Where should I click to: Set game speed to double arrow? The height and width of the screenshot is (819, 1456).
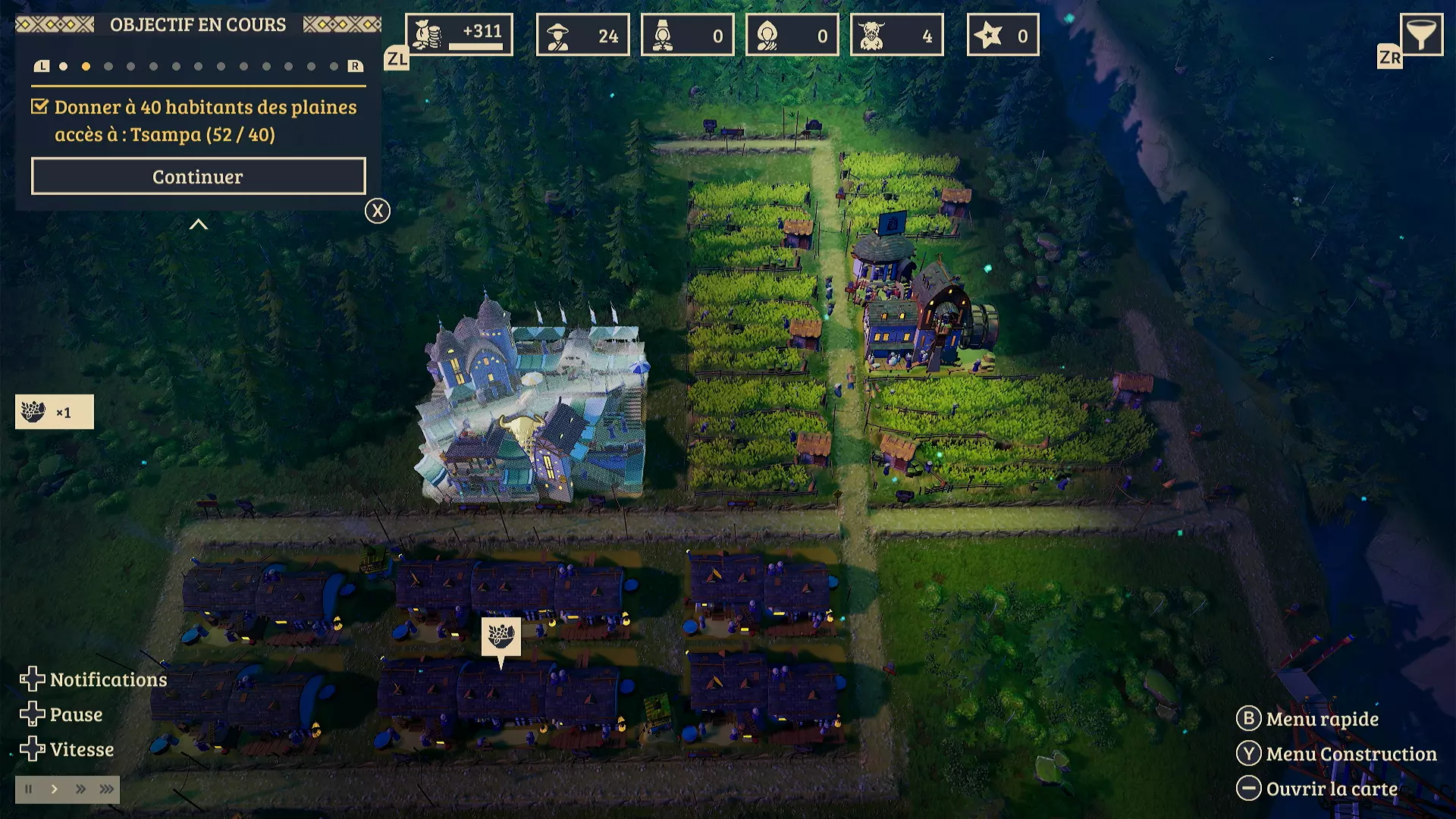pyautogui.click(x=80, y=789)
